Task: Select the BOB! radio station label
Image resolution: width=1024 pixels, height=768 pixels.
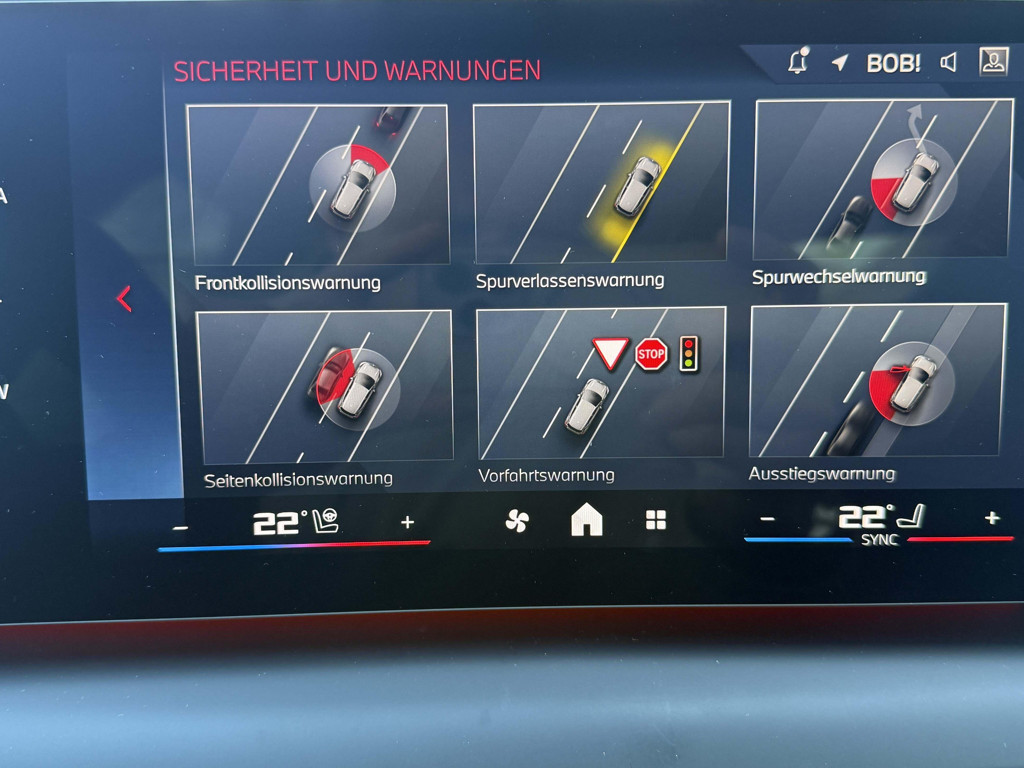Action: 893,63
